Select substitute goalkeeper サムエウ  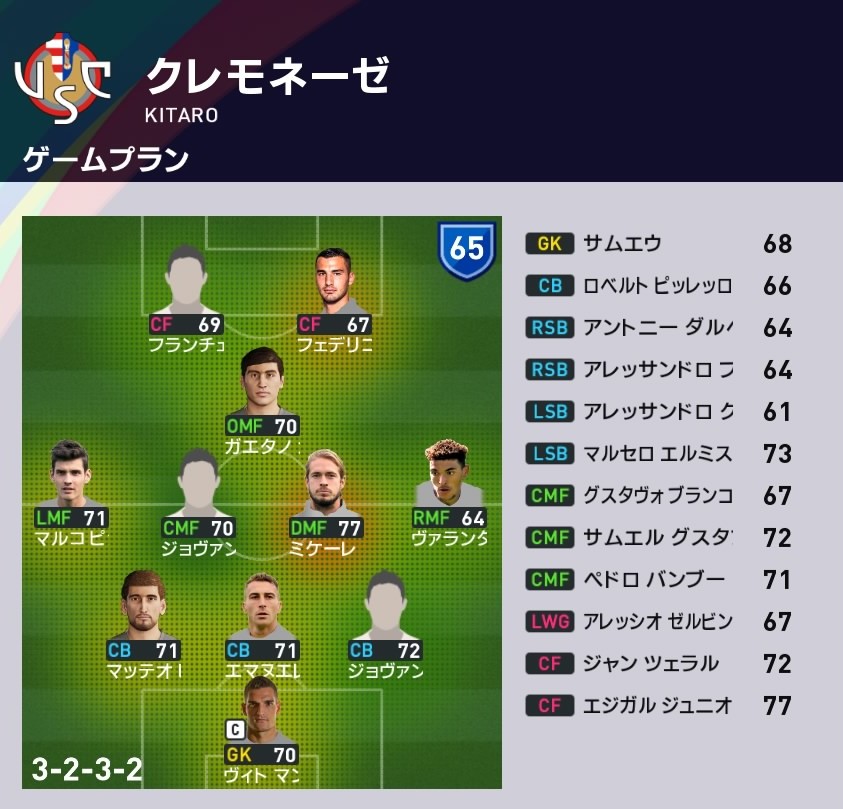pos(658,244)
